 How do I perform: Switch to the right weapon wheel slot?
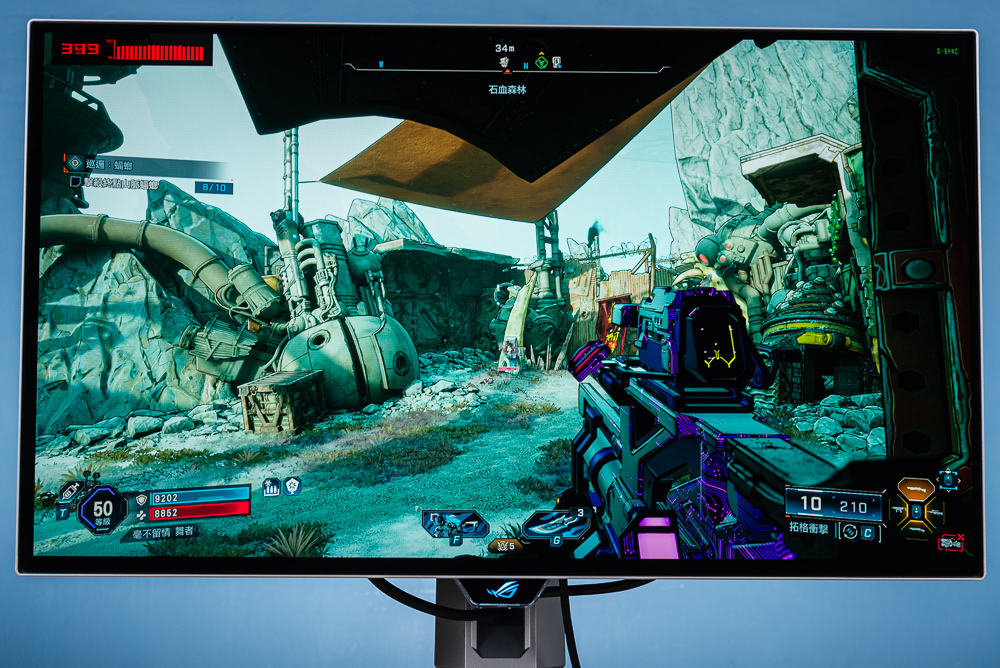click(x=936, y=512)
